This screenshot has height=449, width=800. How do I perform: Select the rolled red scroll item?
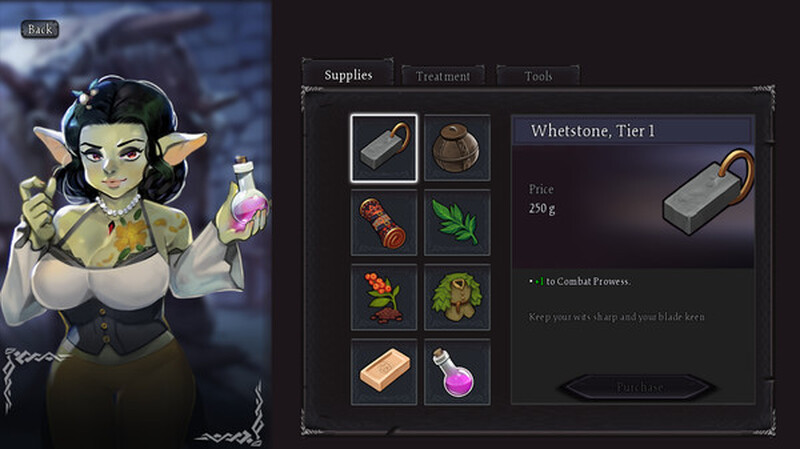click(x=383, y=222)
